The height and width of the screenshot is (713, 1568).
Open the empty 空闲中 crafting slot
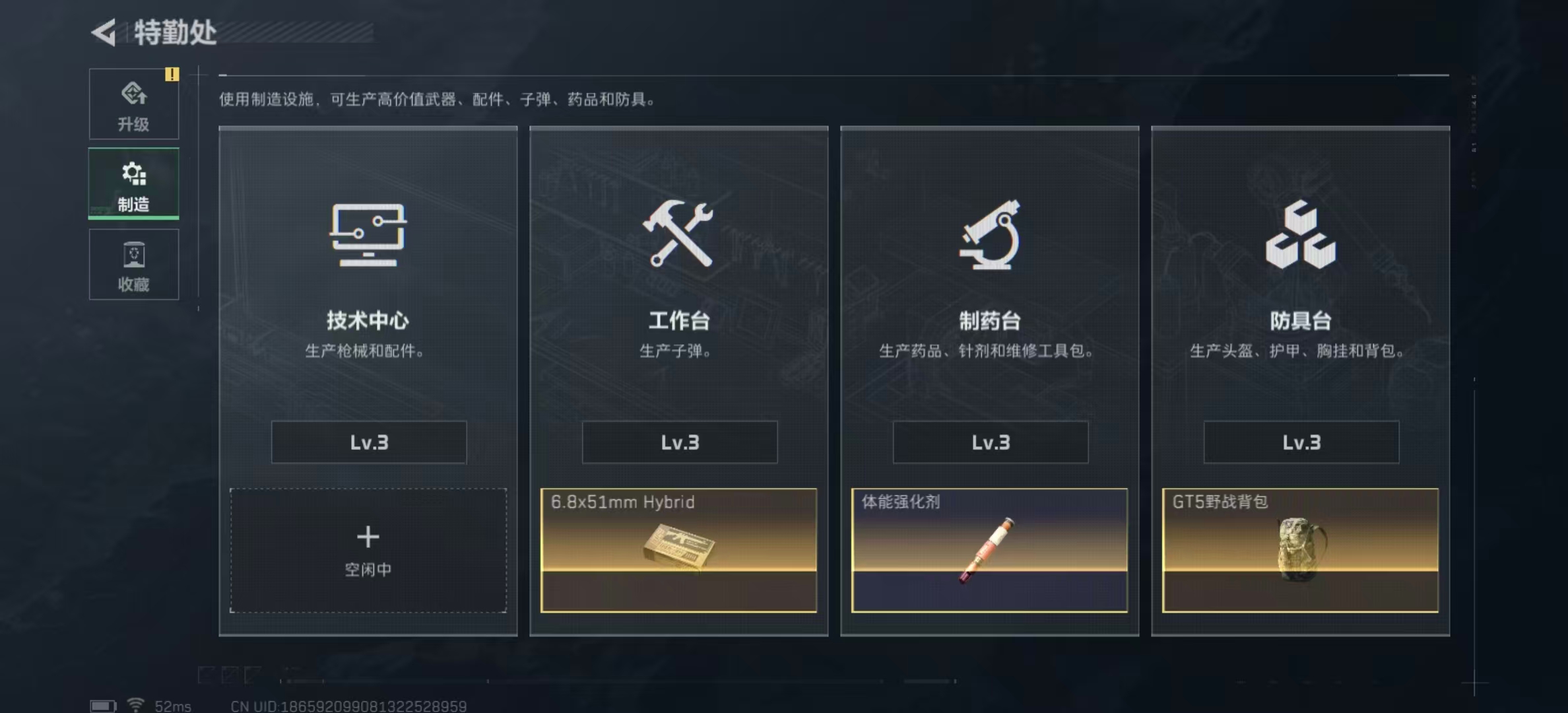pyautogui.click(x=368, y=548)
